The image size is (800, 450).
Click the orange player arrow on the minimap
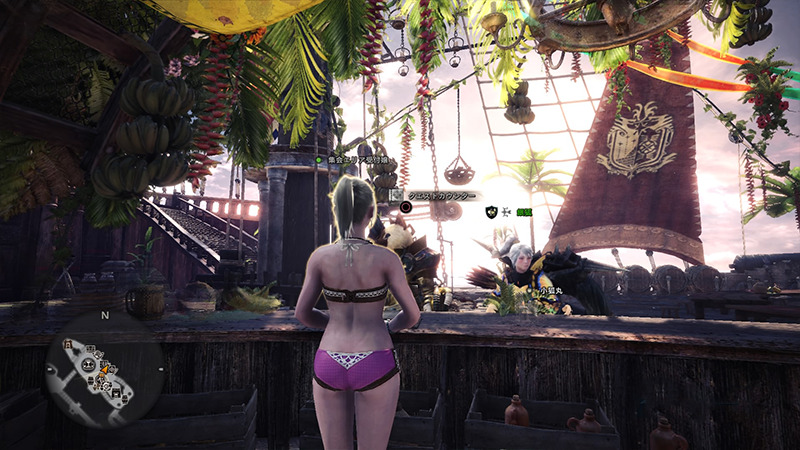click(102, 367)
